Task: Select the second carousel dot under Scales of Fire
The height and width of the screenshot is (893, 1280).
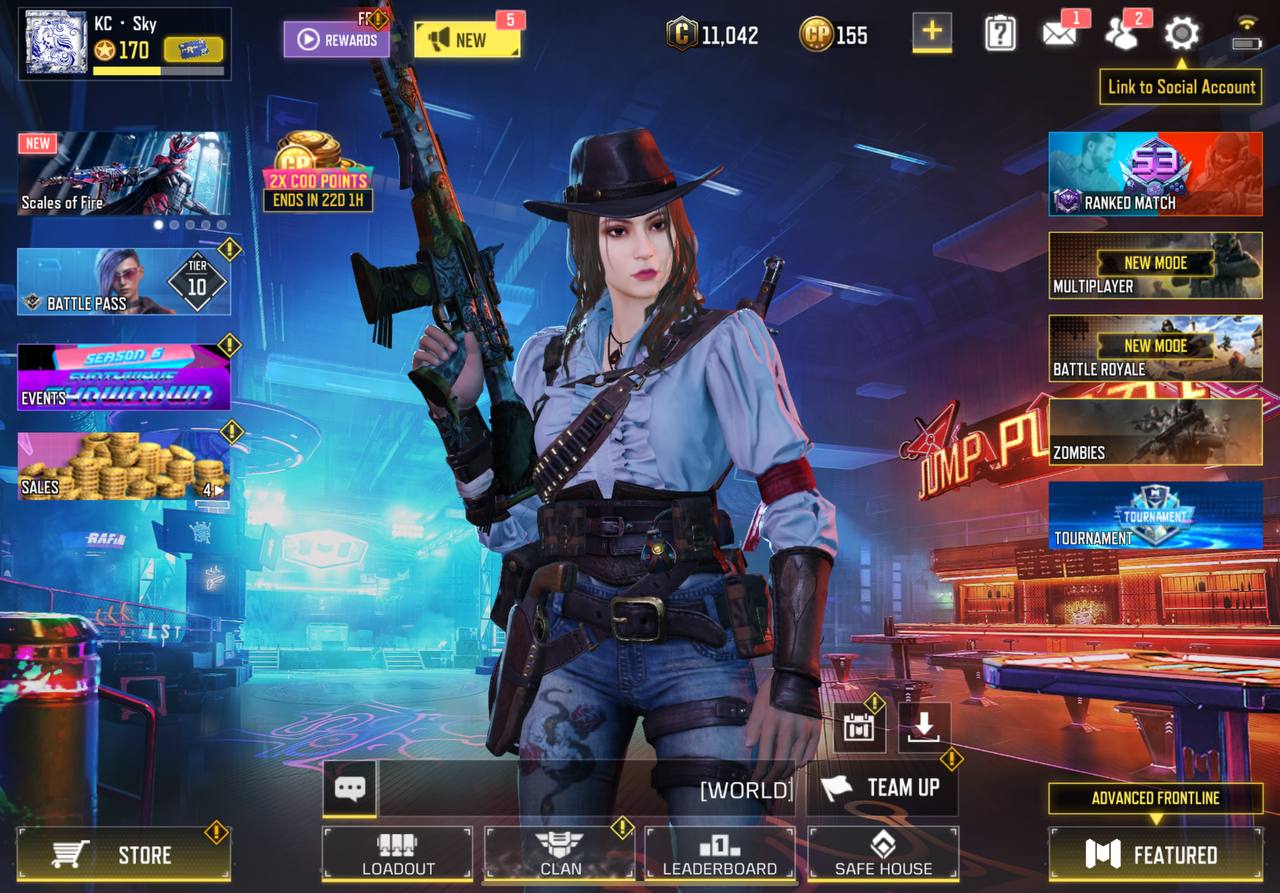Action: [x=174, y=227]
